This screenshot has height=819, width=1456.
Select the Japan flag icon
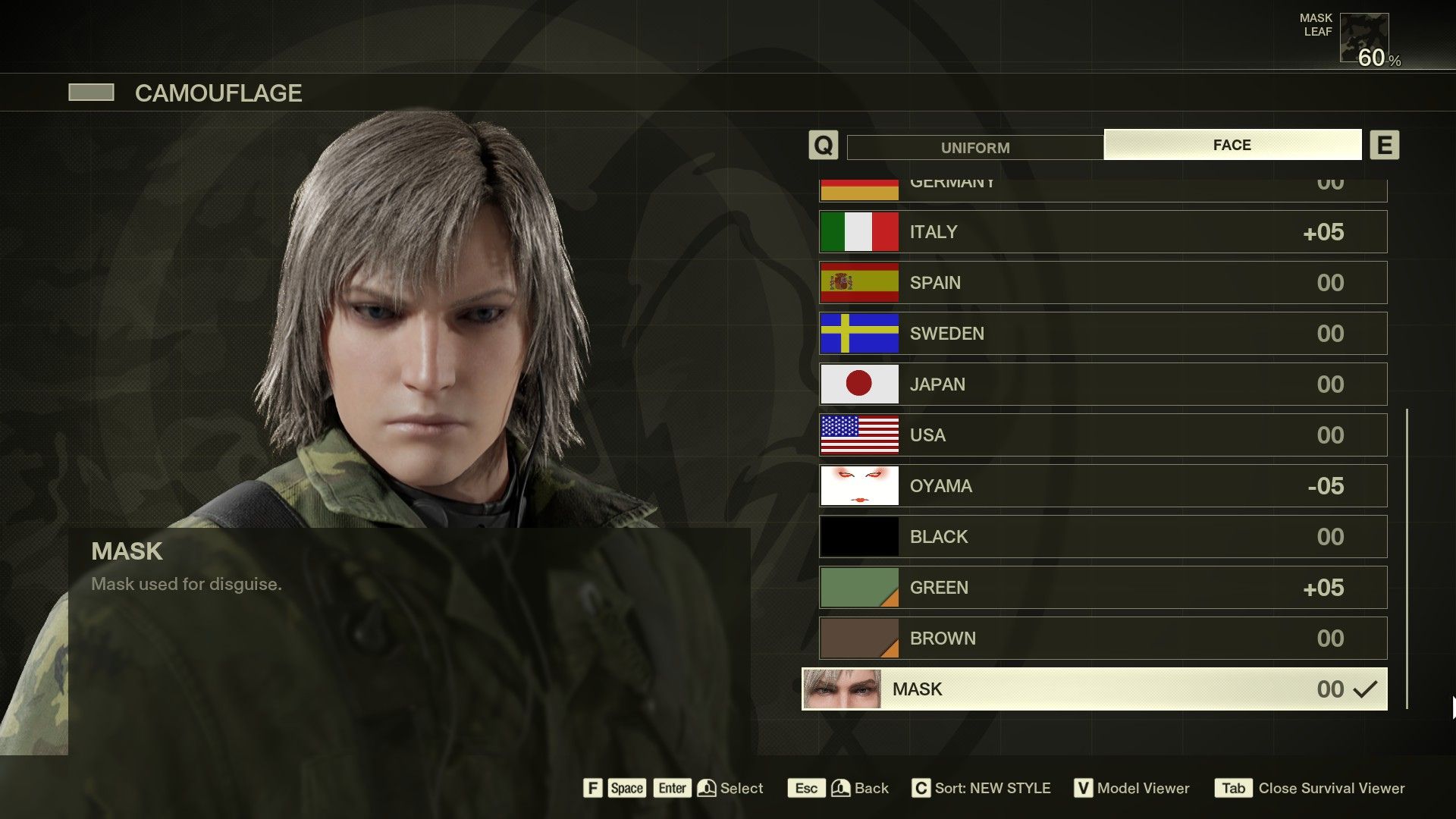[858, 384]
